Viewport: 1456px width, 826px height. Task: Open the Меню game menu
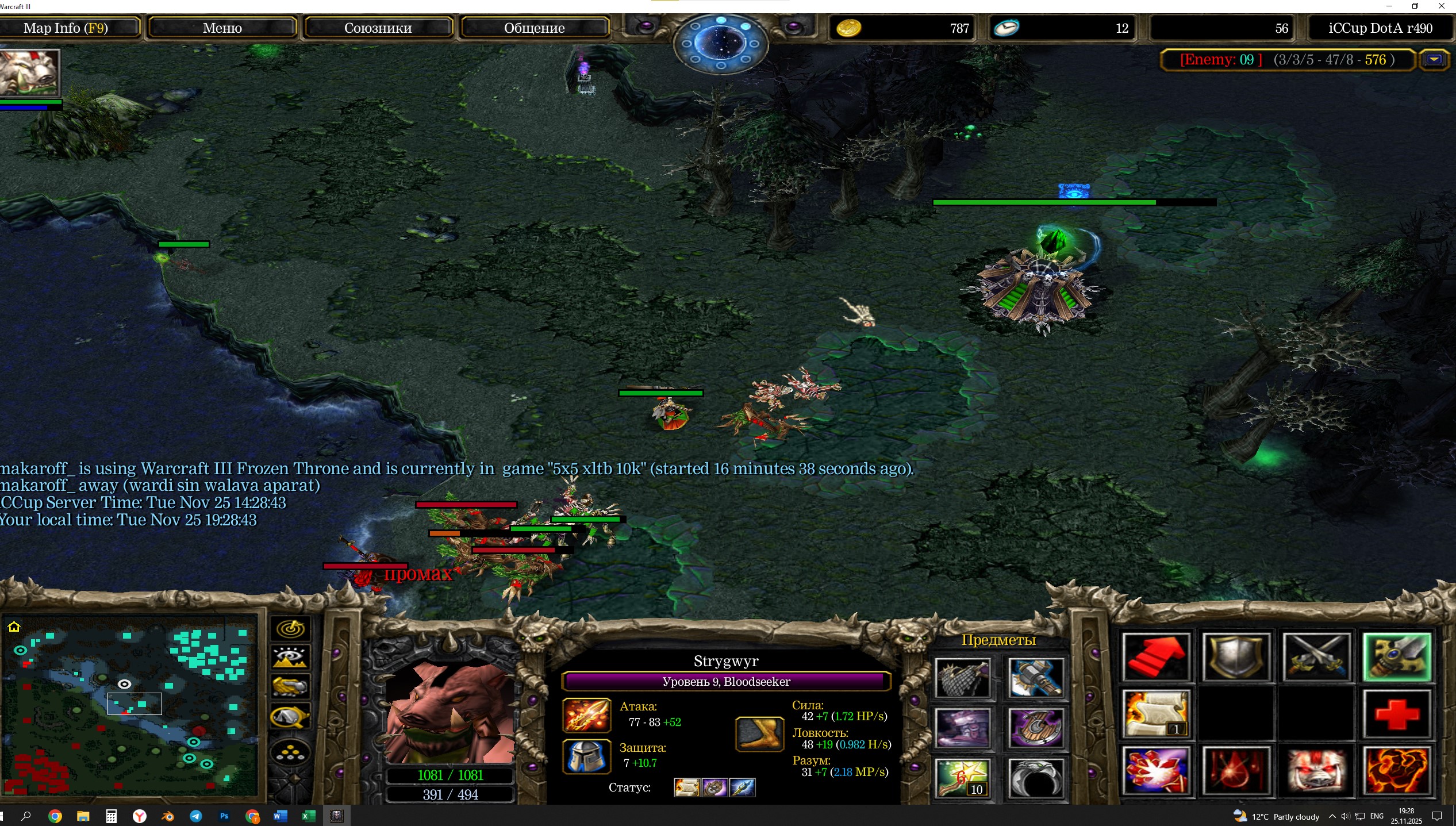point(222,28)
